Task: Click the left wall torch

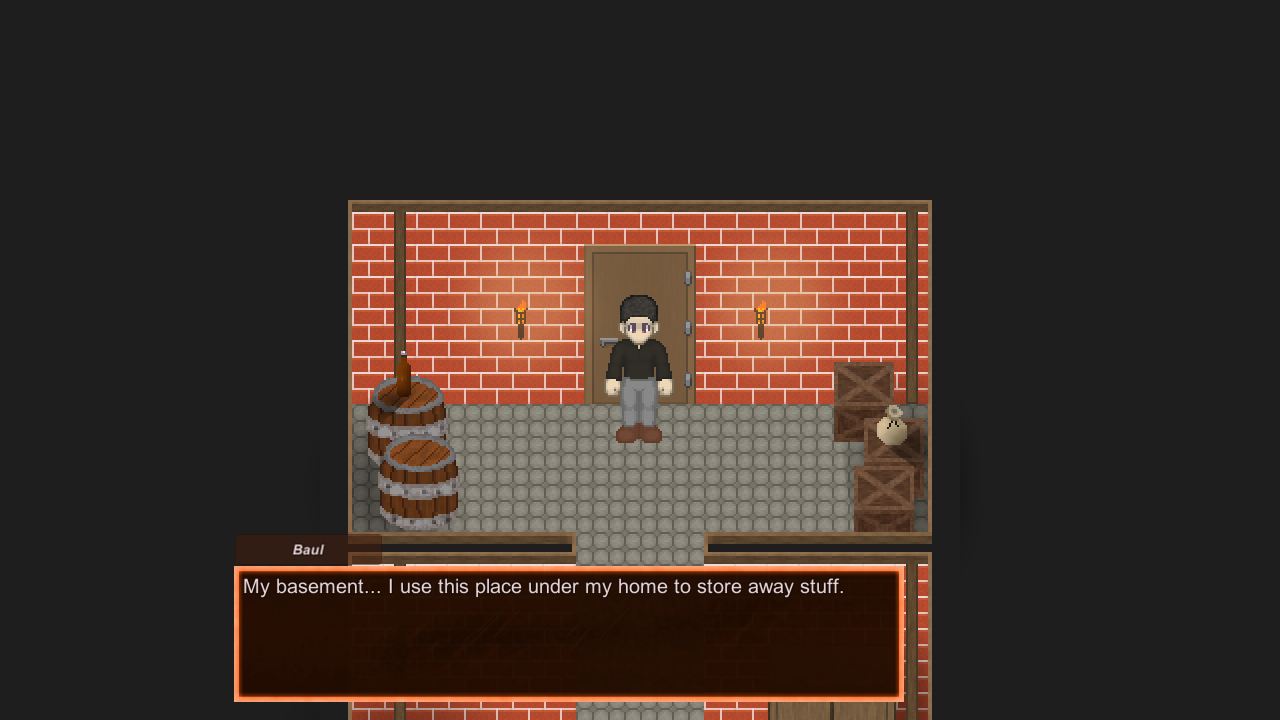Action: [x=521, y=318]
